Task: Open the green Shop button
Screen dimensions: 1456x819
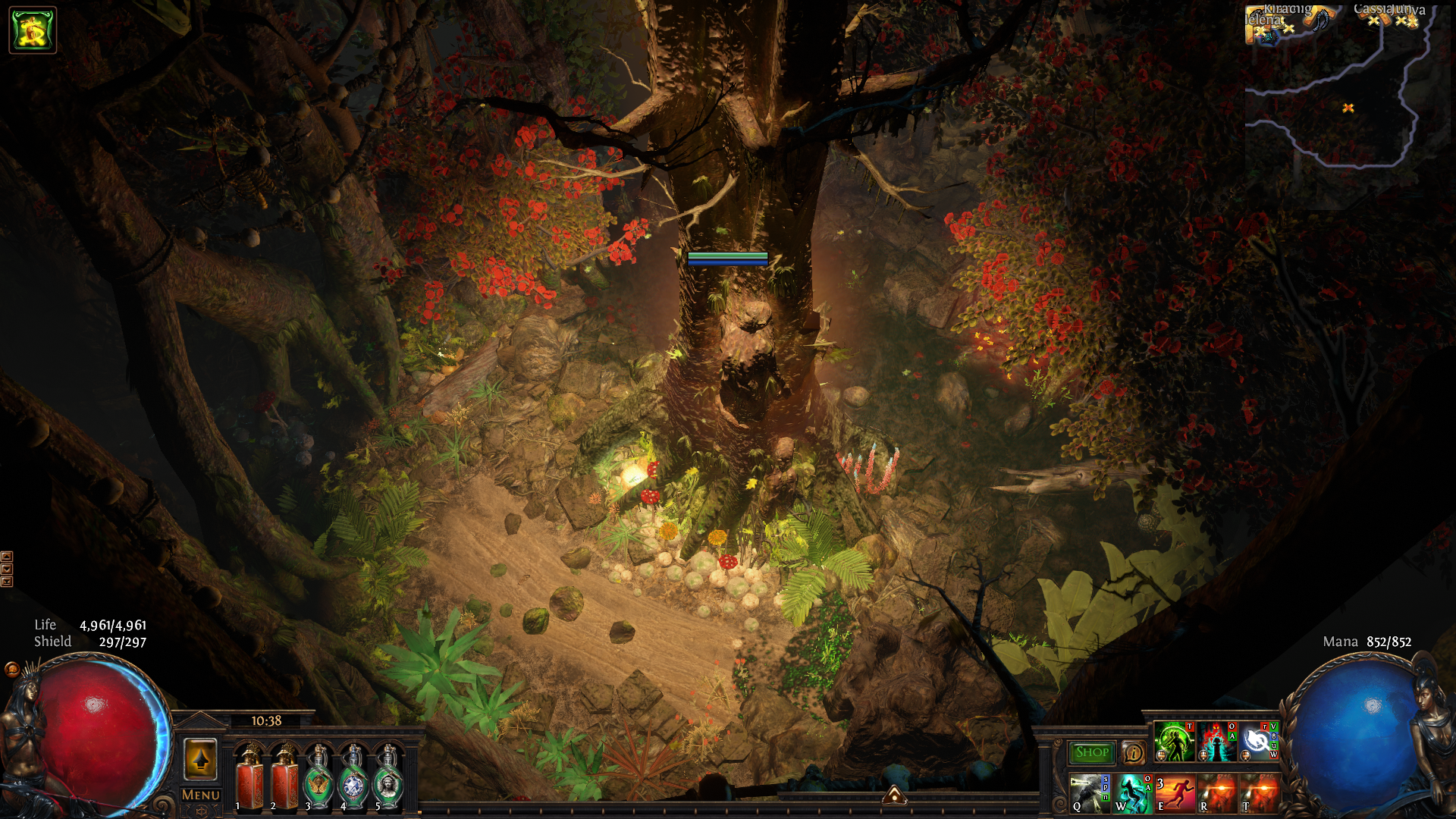Action: 1092,752
